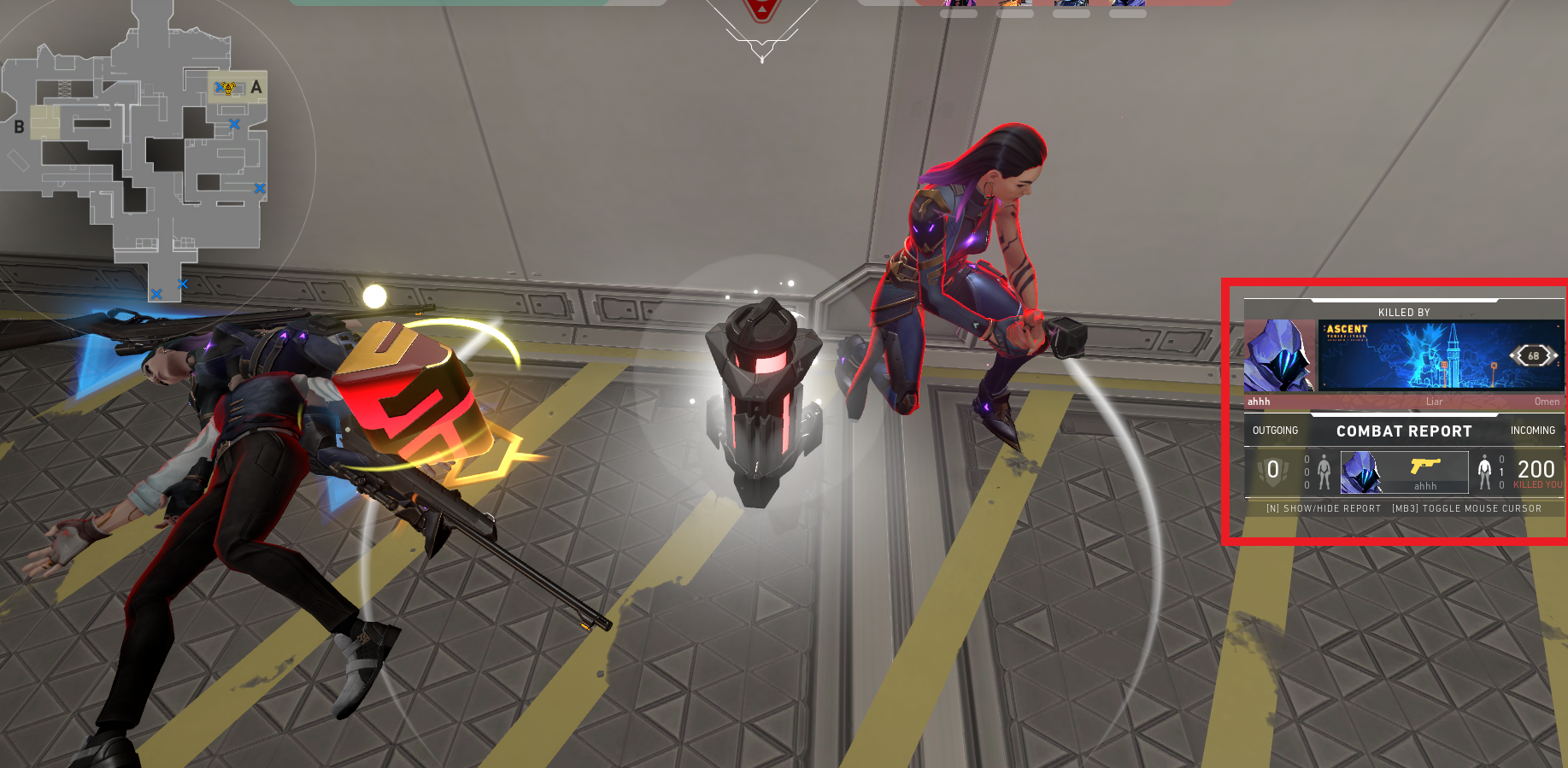Click the player name ahhh on the banner
This screenshot has width=1568, height=768.
pos(1259,402)
